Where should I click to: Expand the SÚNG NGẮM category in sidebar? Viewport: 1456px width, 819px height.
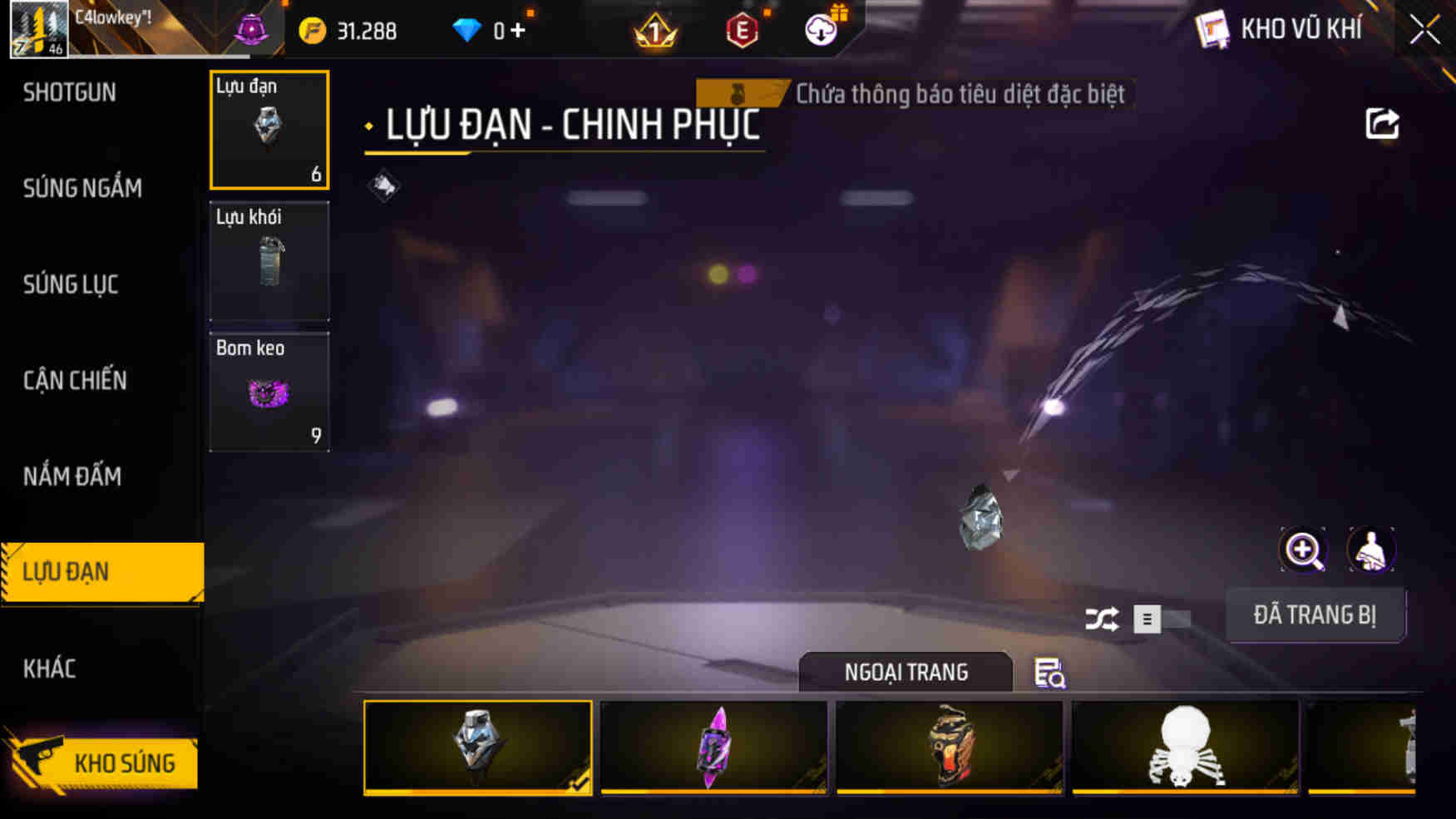(81, 189)
